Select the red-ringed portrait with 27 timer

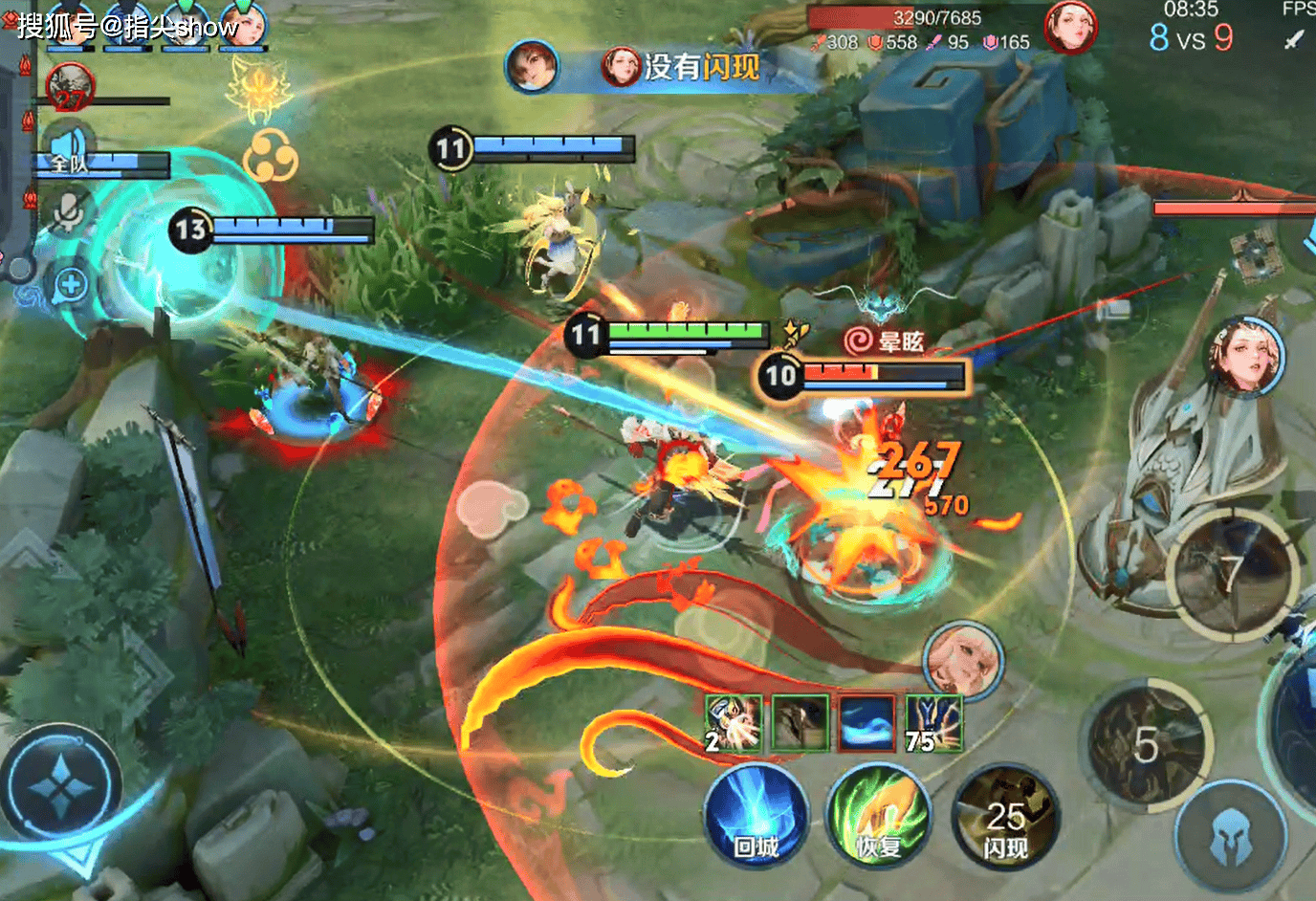tap(69, 89)
